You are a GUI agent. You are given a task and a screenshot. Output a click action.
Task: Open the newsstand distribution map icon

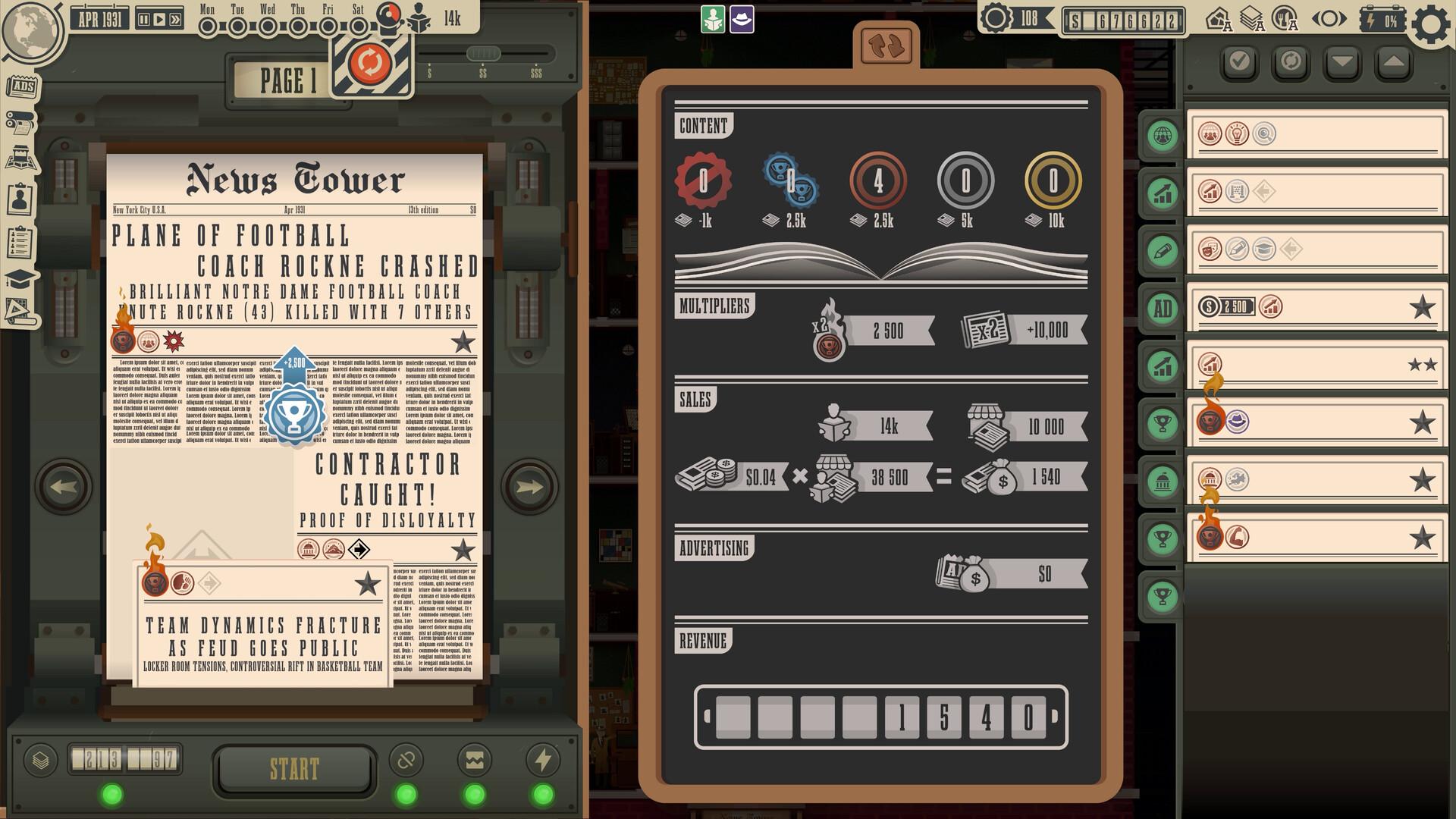(22, 158)
